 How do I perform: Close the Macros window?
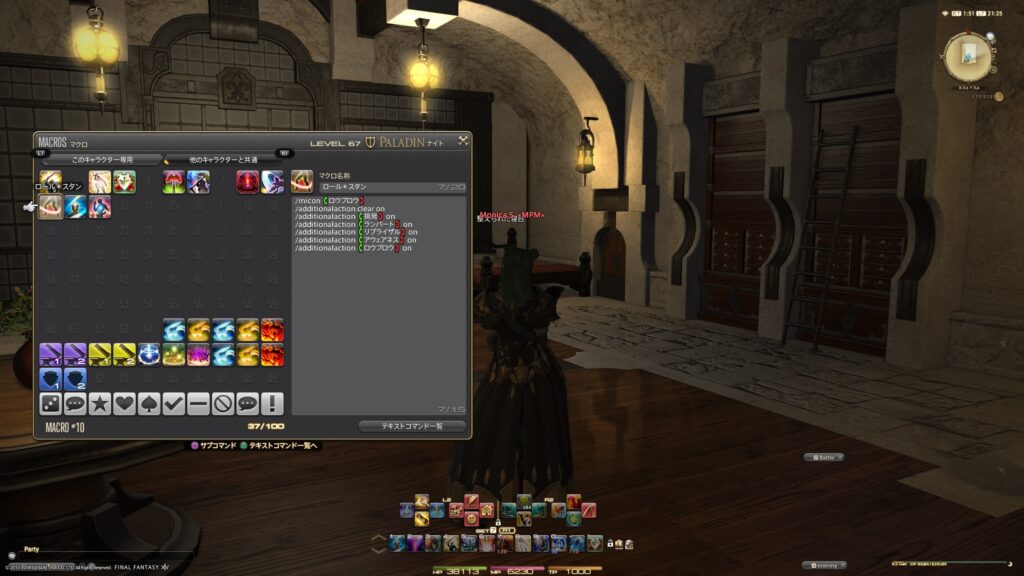click(463, 142)
